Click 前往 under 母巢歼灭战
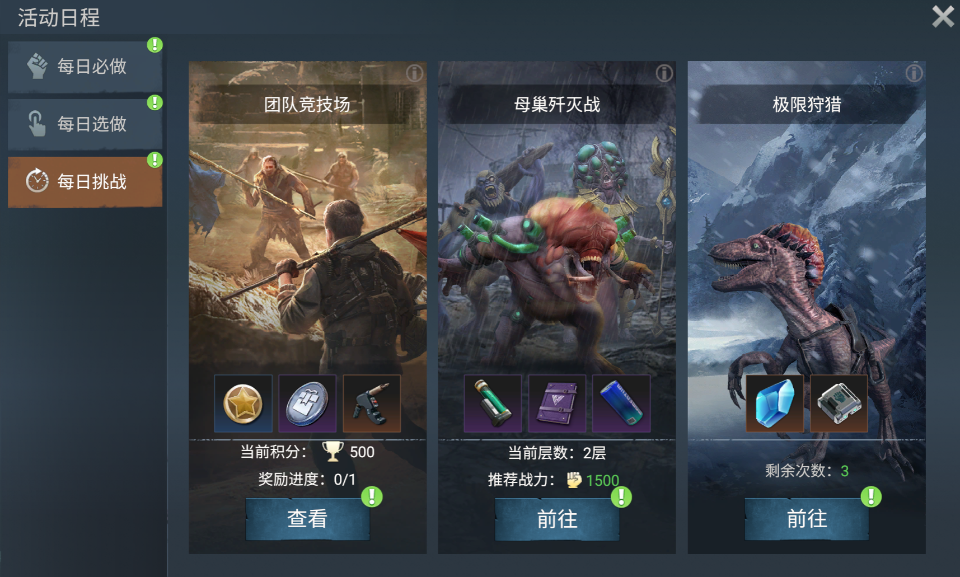960x577 pixels. point(557,519)
